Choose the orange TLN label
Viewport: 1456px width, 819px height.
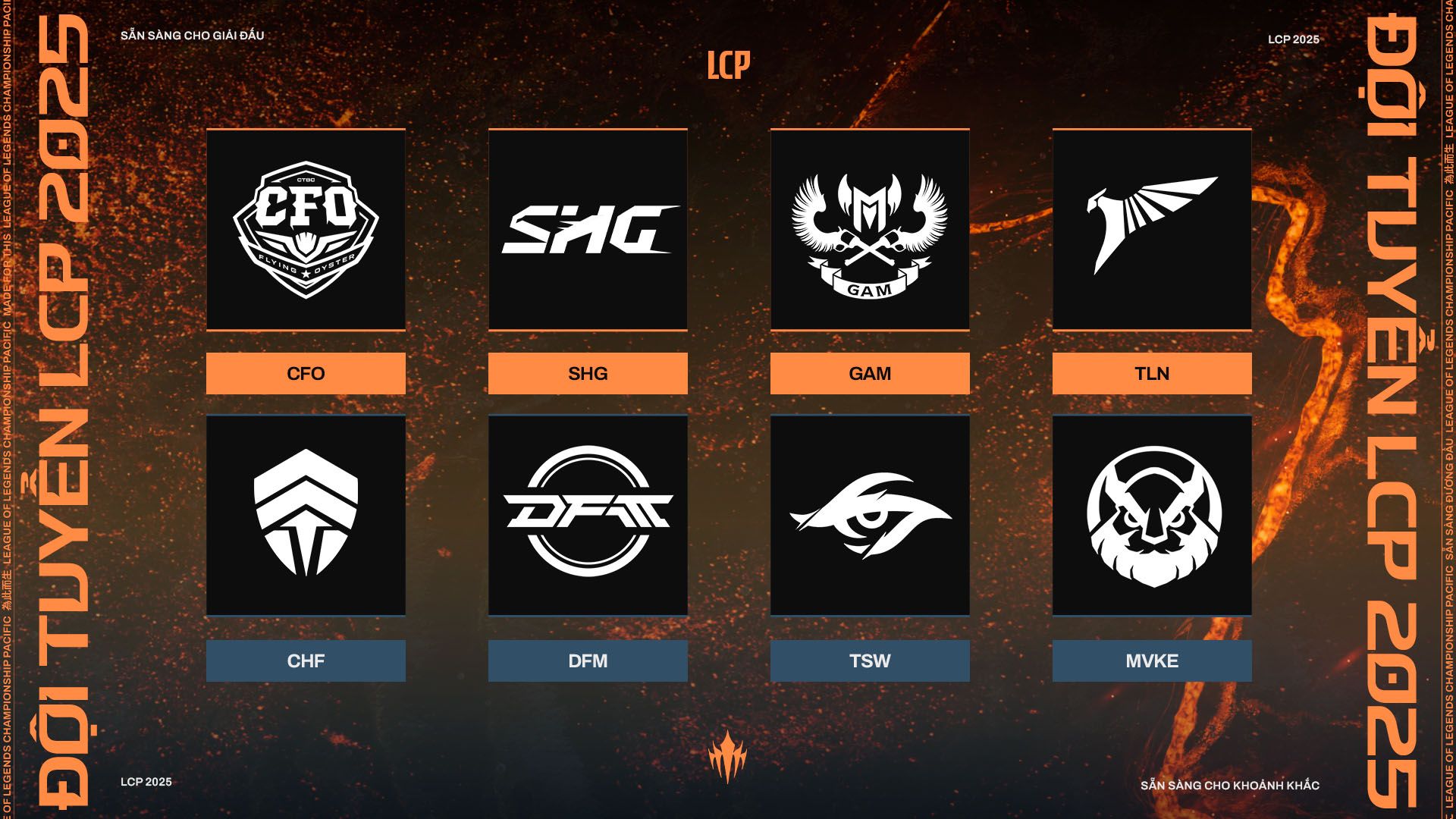[1152, 373]
